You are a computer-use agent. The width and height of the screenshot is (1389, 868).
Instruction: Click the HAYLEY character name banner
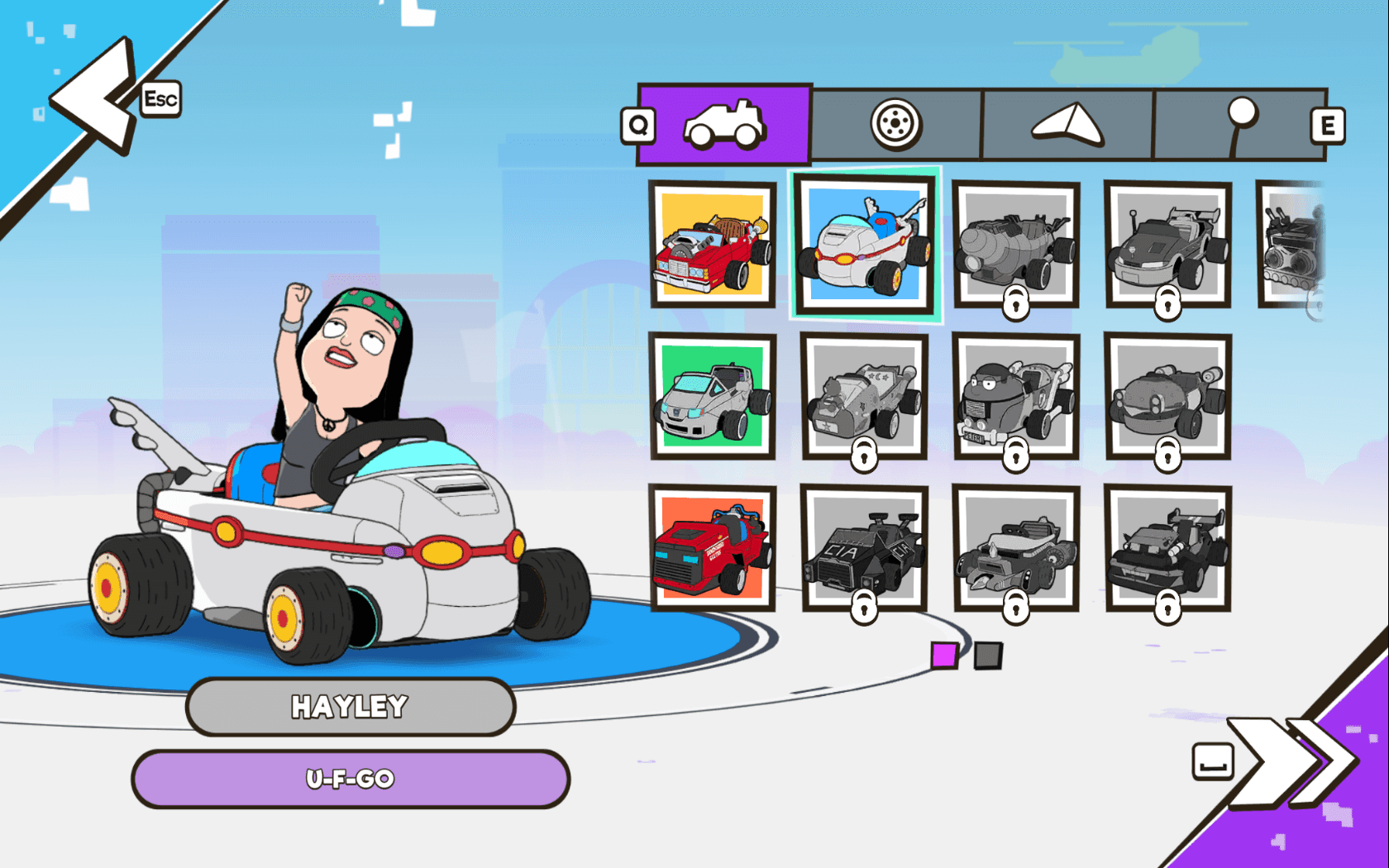[x=351, y=706]
